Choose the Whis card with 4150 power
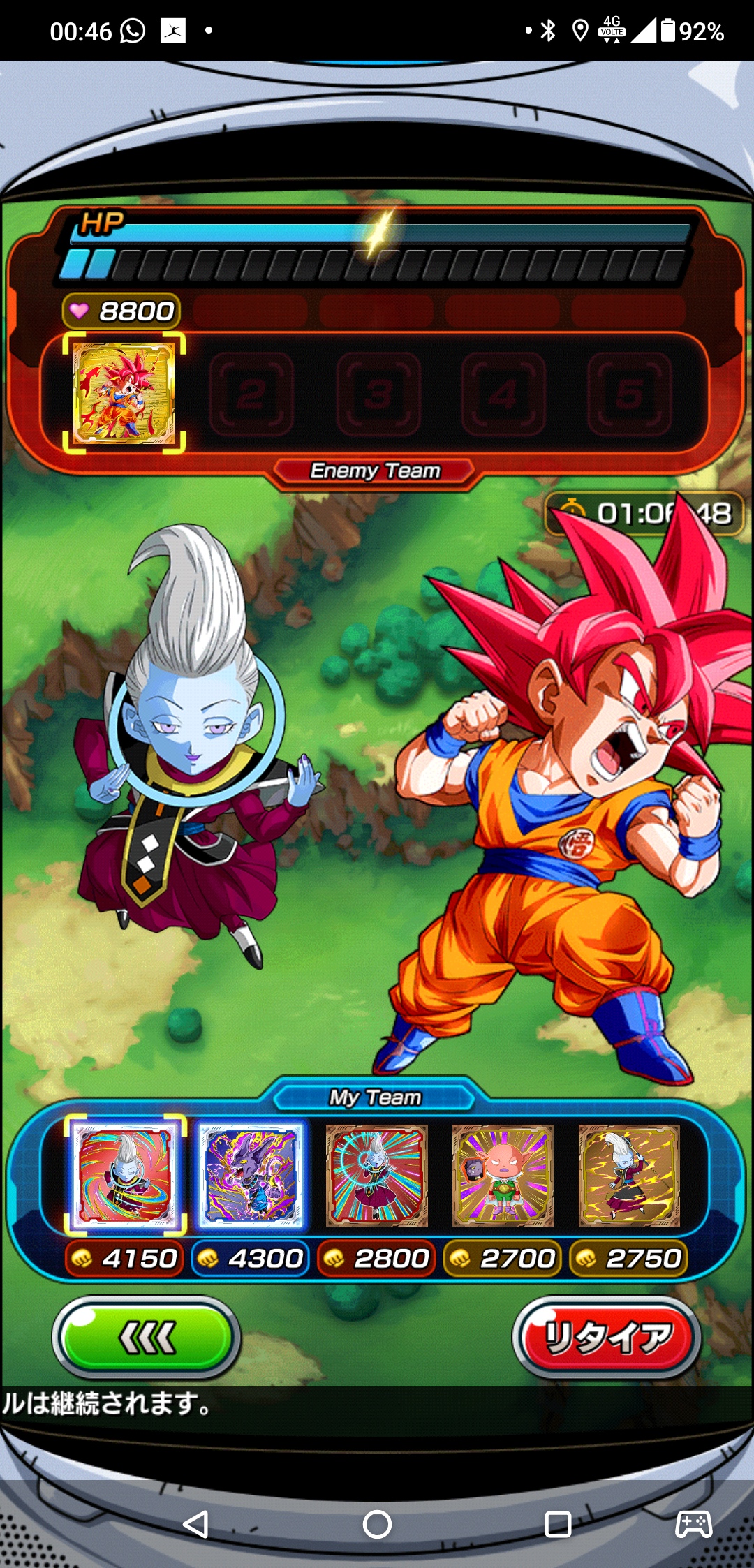 click(126, 1176)
